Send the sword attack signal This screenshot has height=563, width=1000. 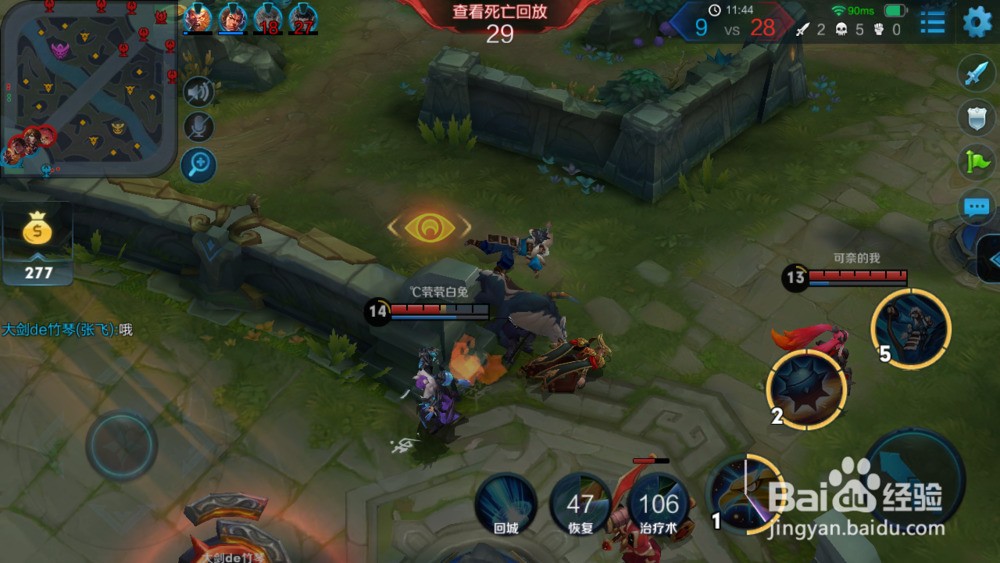point(976,73)
